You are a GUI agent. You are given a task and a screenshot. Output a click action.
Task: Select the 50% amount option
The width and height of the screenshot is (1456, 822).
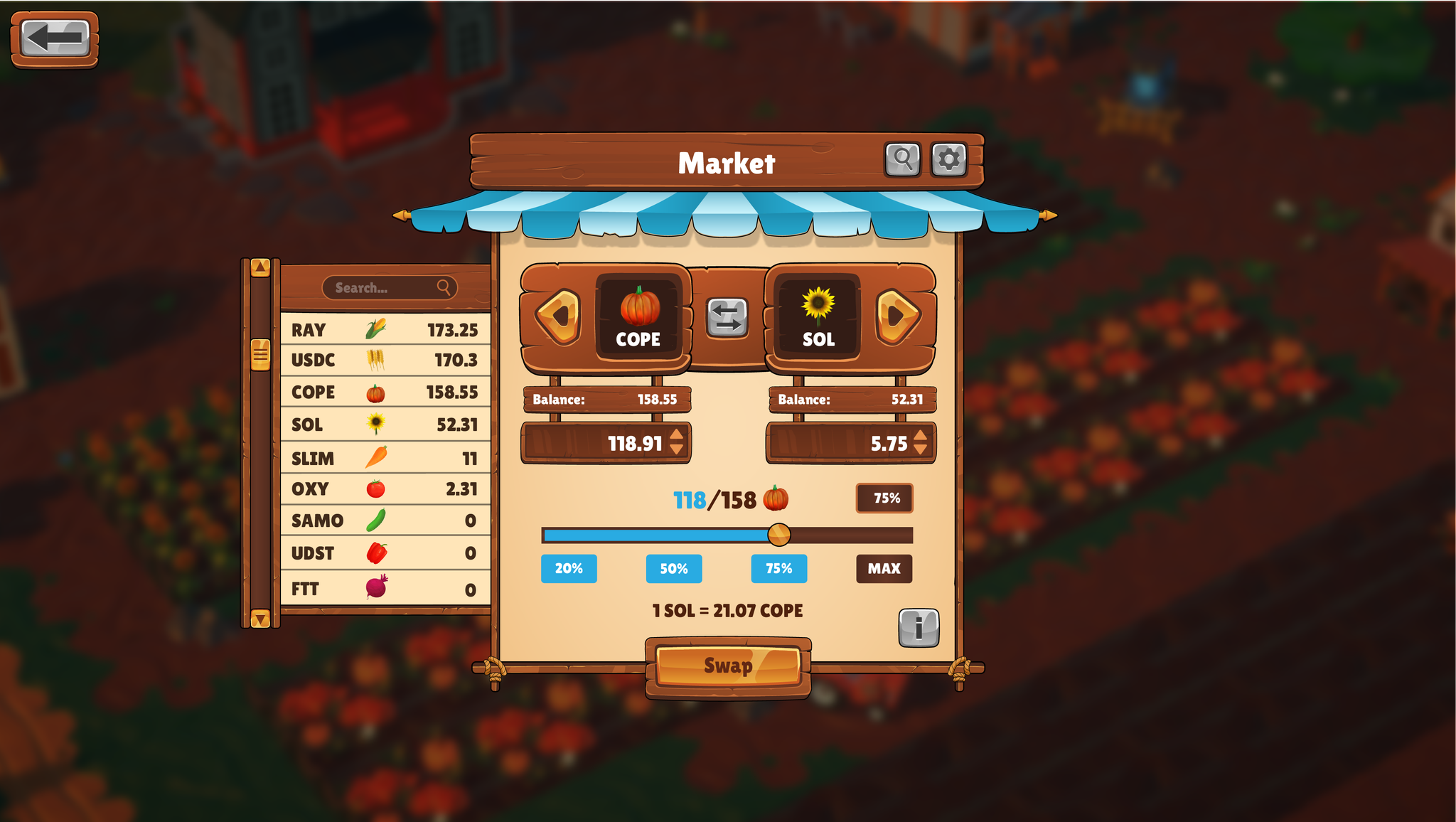tap(673, 568)
